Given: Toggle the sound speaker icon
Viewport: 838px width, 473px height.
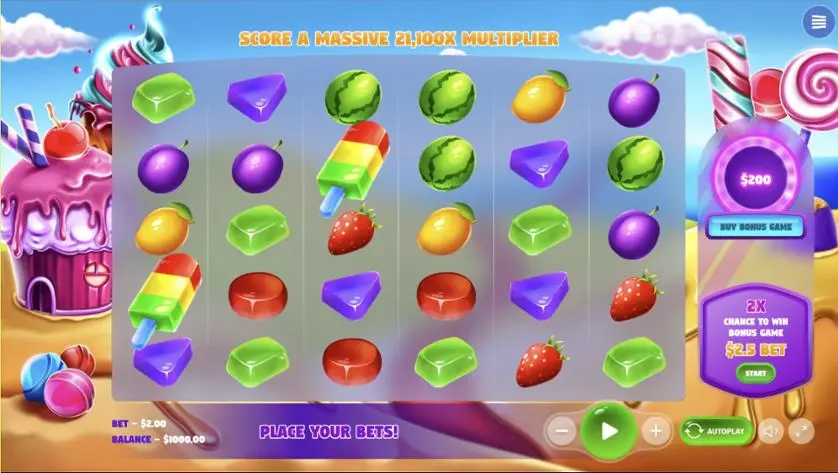Looking at the screenshot, I should click(x=770, y=431).
